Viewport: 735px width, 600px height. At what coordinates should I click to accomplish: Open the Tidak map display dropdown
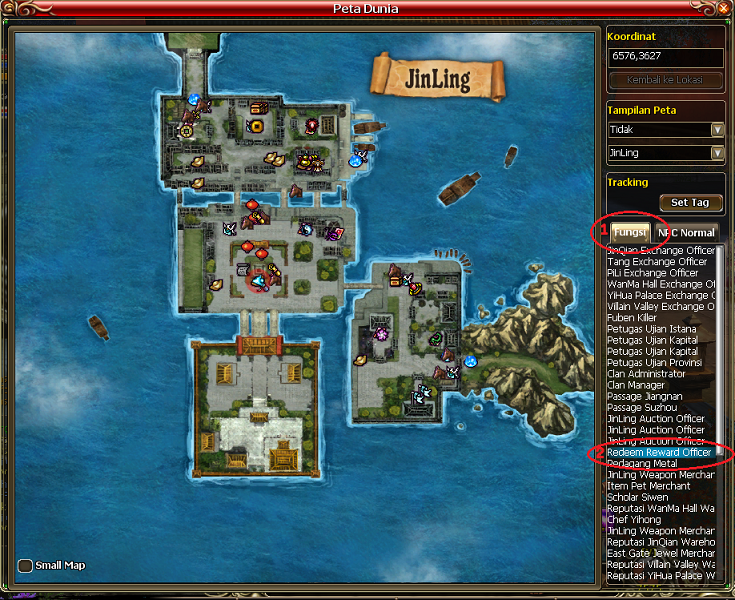click(x=717, y=130)
